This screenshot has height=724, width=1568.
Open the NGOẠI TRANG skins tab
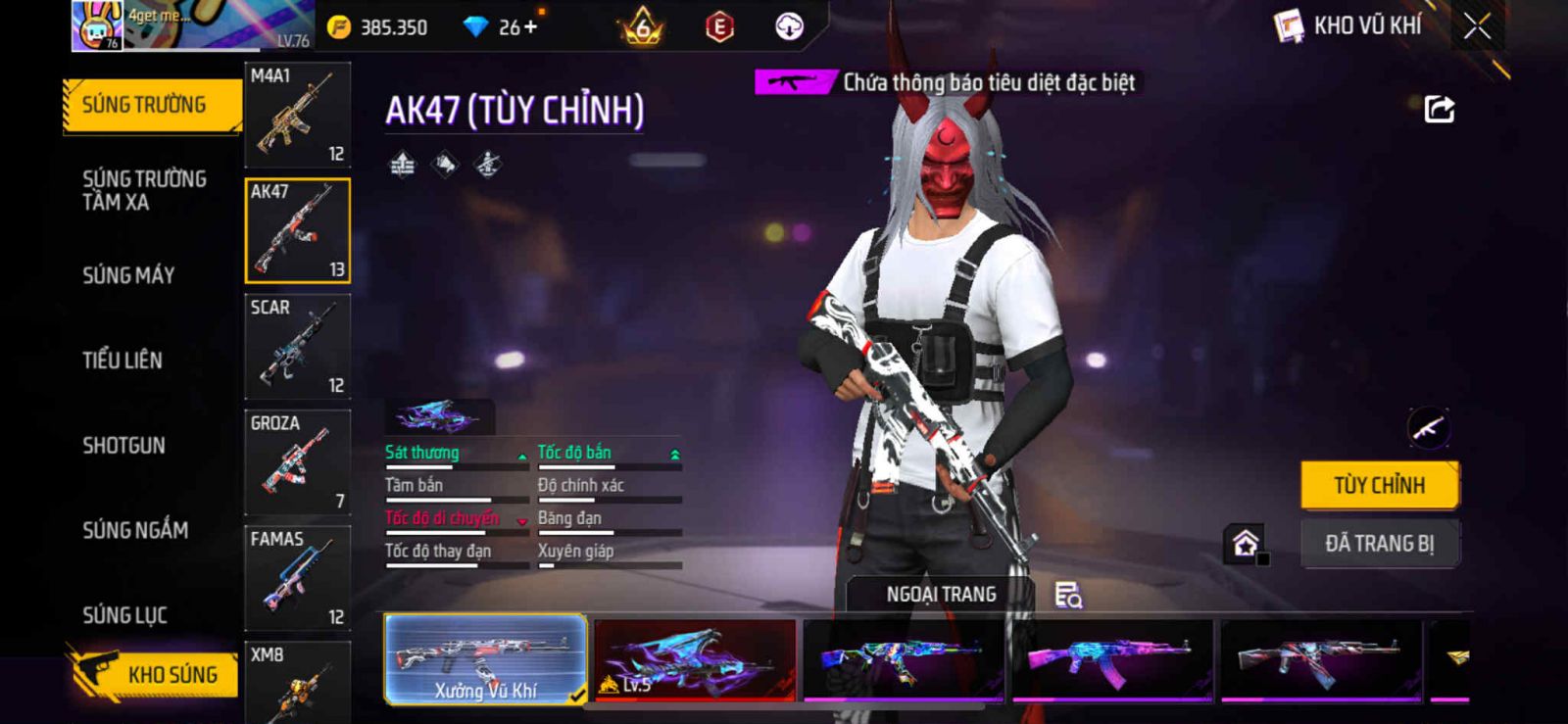click(941, 595)
